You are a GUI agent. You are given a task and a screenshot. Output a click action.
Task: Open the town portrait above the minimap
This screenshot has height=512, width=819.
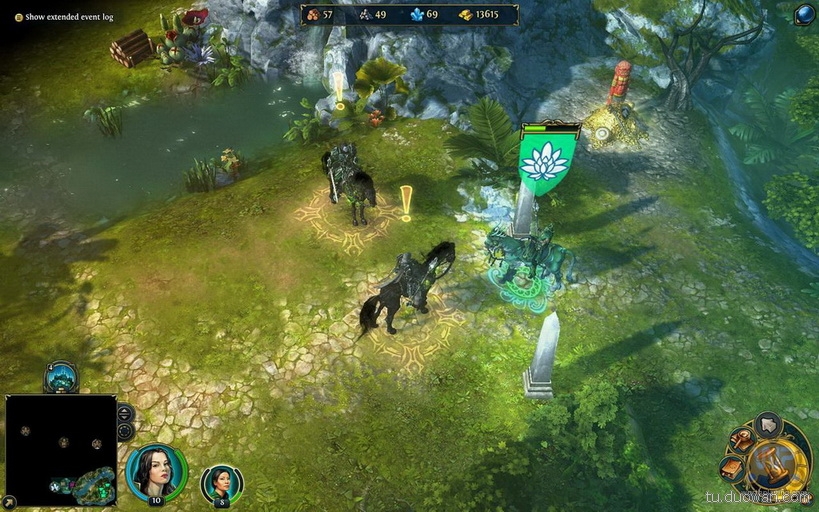pyautogui.click(x=61, y=377)
